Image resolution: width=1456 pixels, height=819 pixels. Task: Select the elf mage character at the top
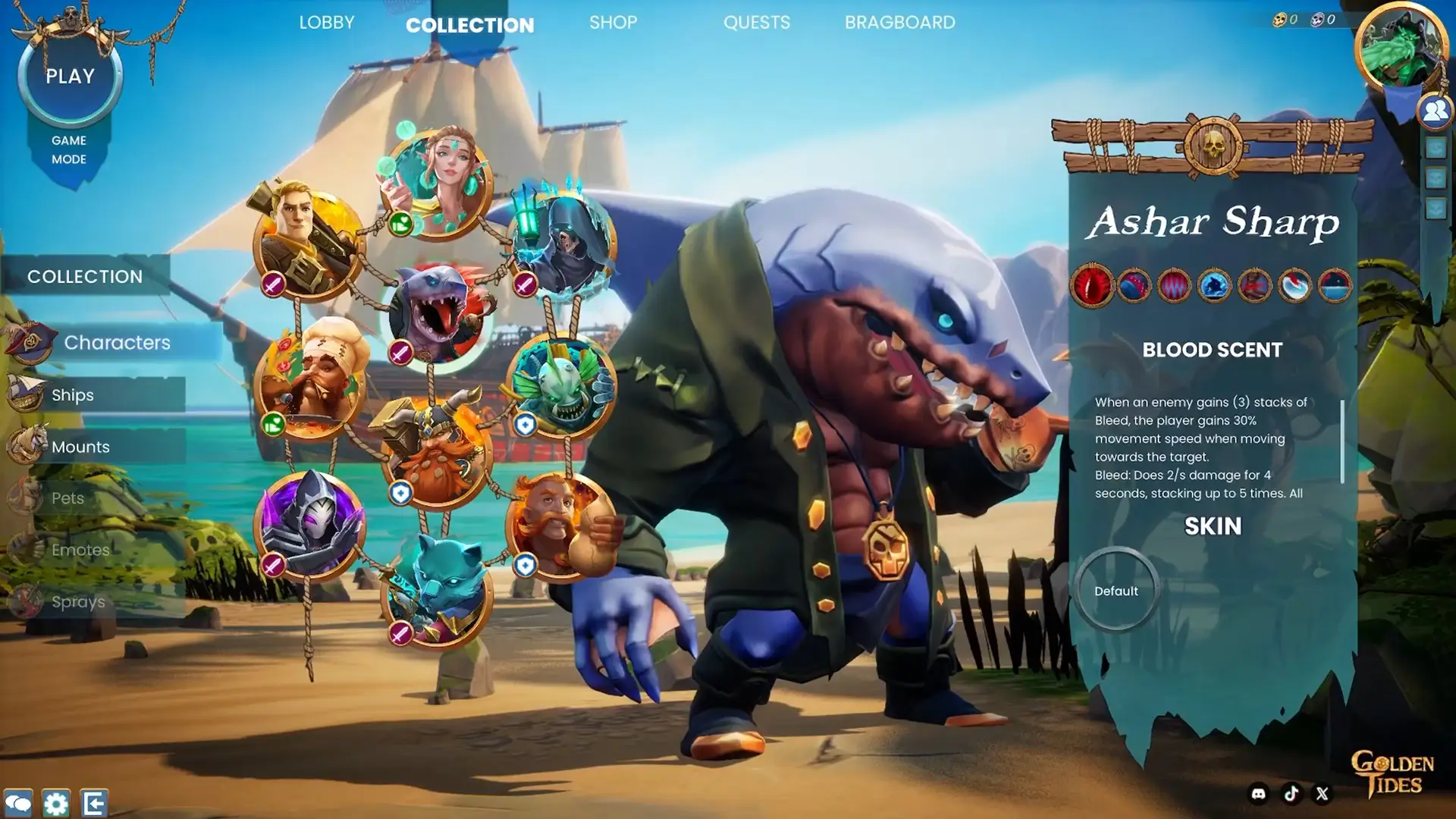coord(438,182)
